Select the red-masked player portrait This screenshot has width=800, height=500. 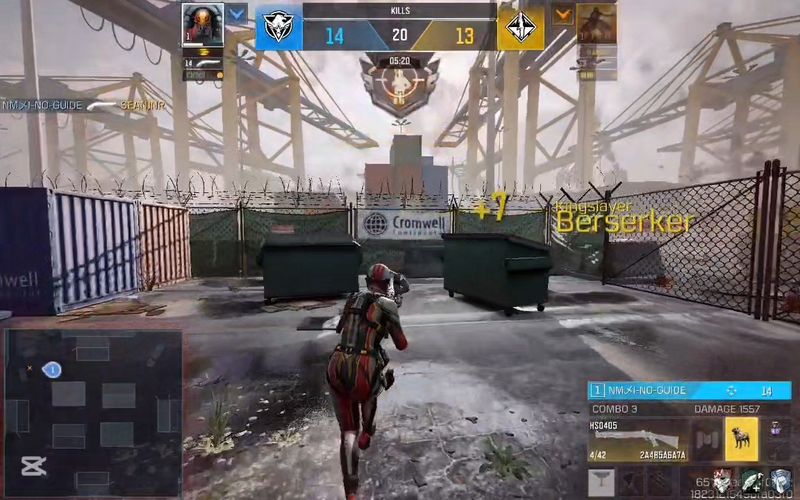pos(202,25)
